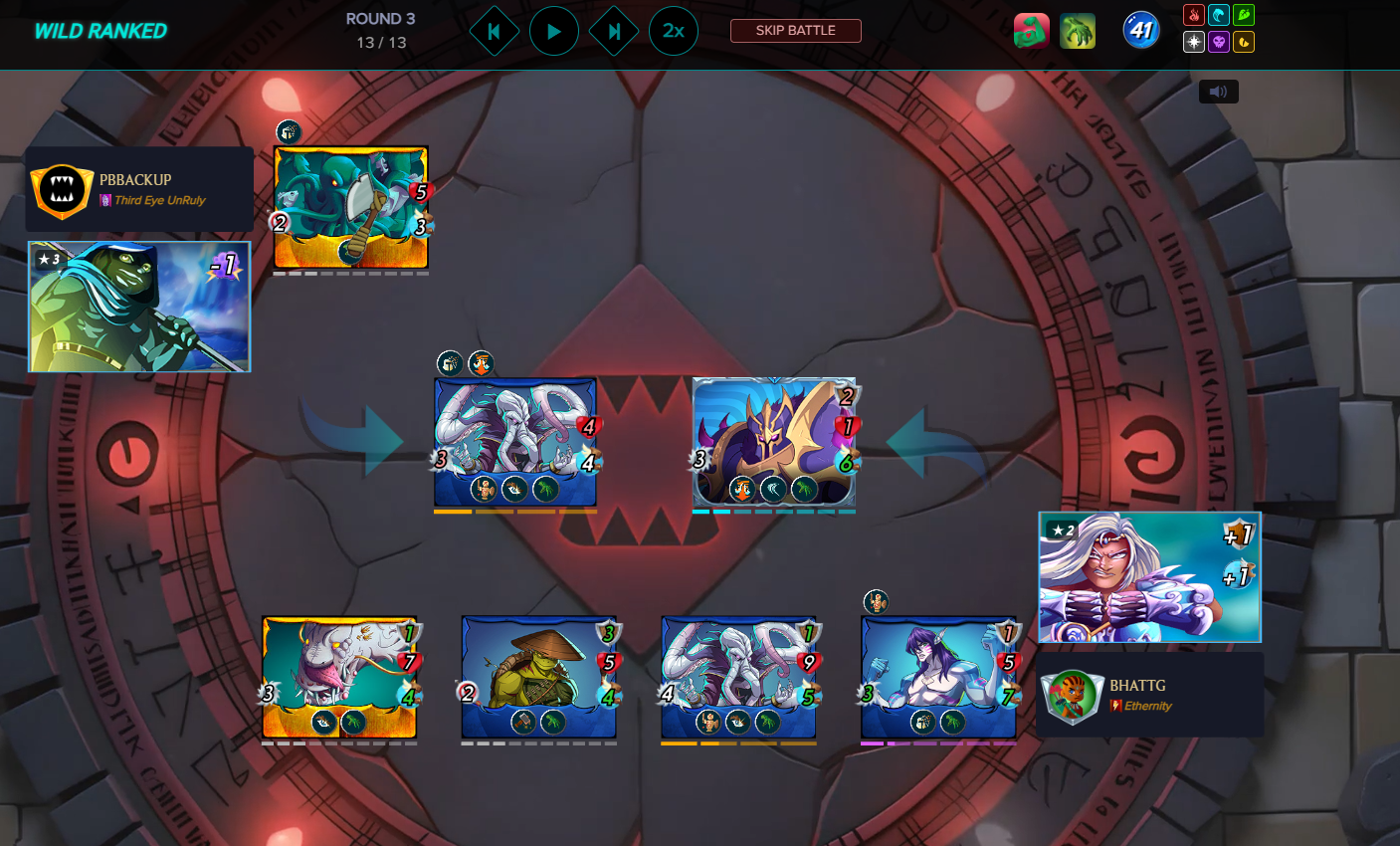This screenshot has width=1400, height=846.
Task: Step back to the previous action
Action: pos(495,32)
